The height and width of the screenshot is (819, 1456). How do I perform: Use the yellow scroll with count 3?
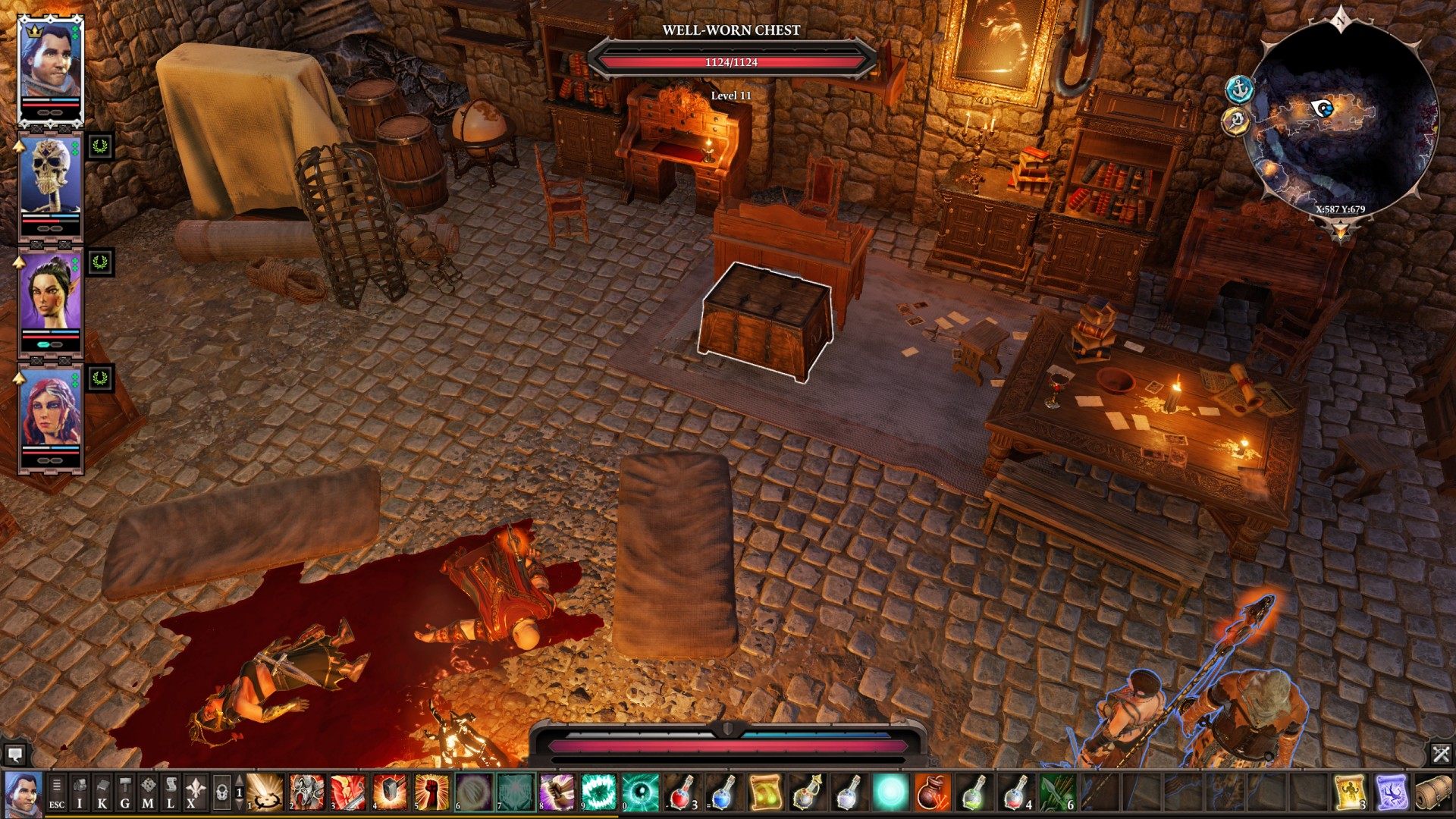tap(1351, 792)
